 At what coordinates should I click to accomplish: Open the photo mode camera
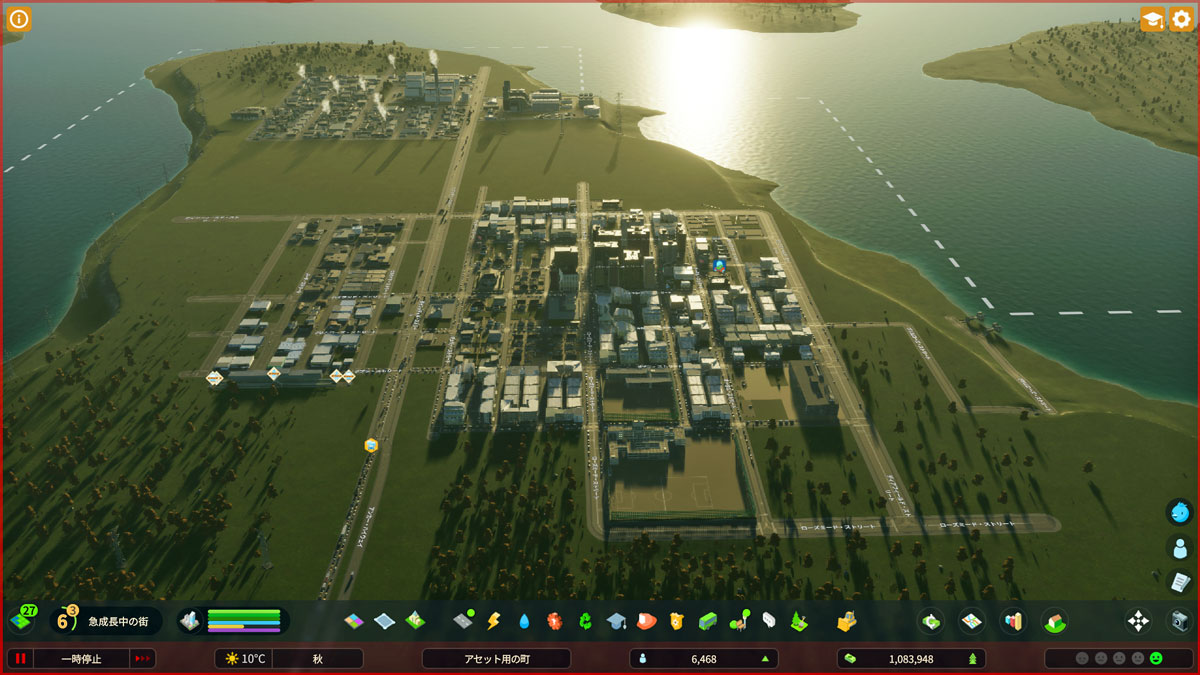(x=1180, y=621)
